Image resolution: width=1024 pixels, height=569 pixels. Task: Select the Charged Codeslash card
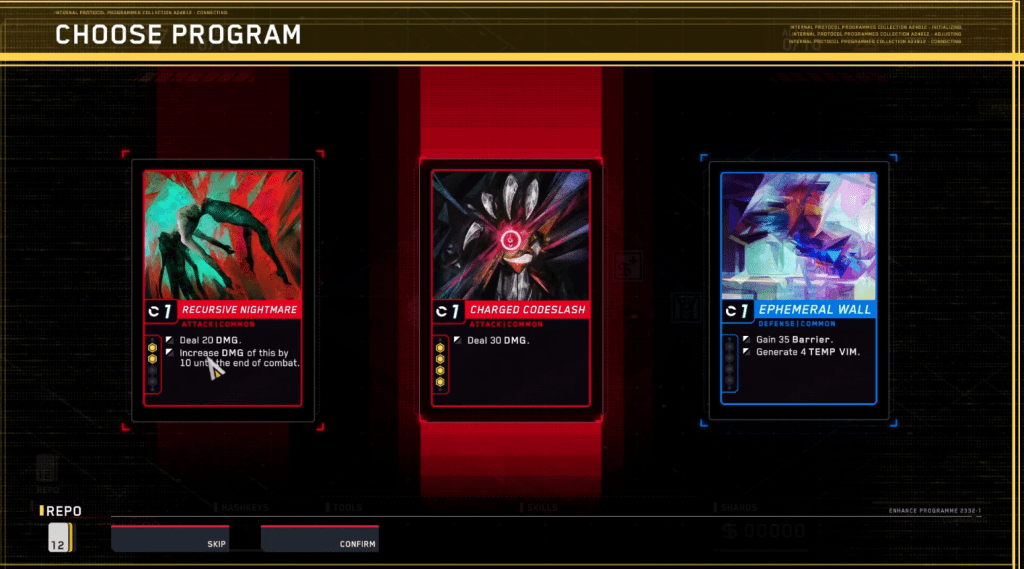click(x=511, y=289)
